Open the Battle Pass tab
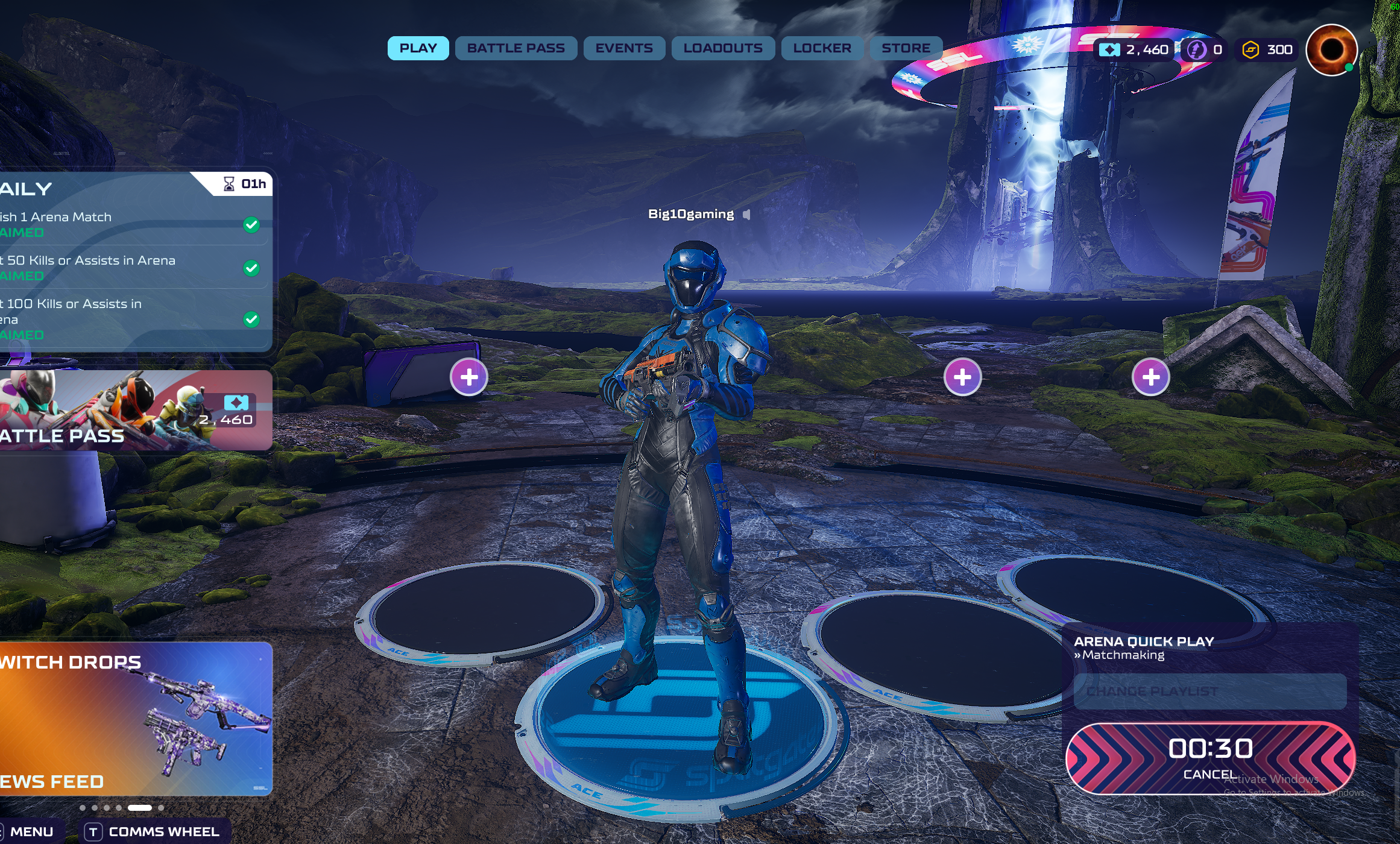Screen dimensions: 1400x844 point(516,48)
